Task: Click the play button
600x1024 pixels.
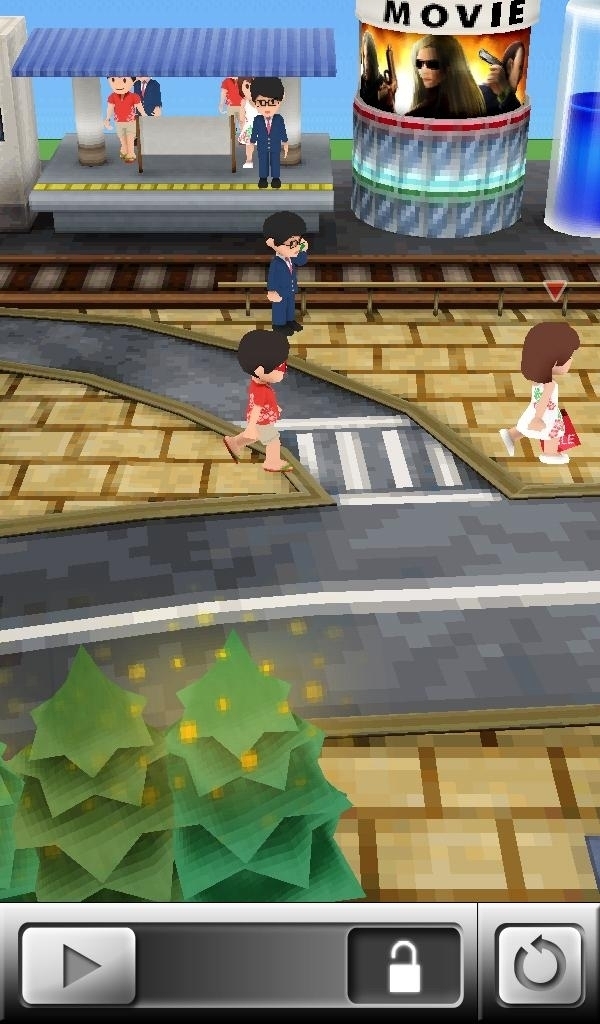Action: tap(78, 965)
